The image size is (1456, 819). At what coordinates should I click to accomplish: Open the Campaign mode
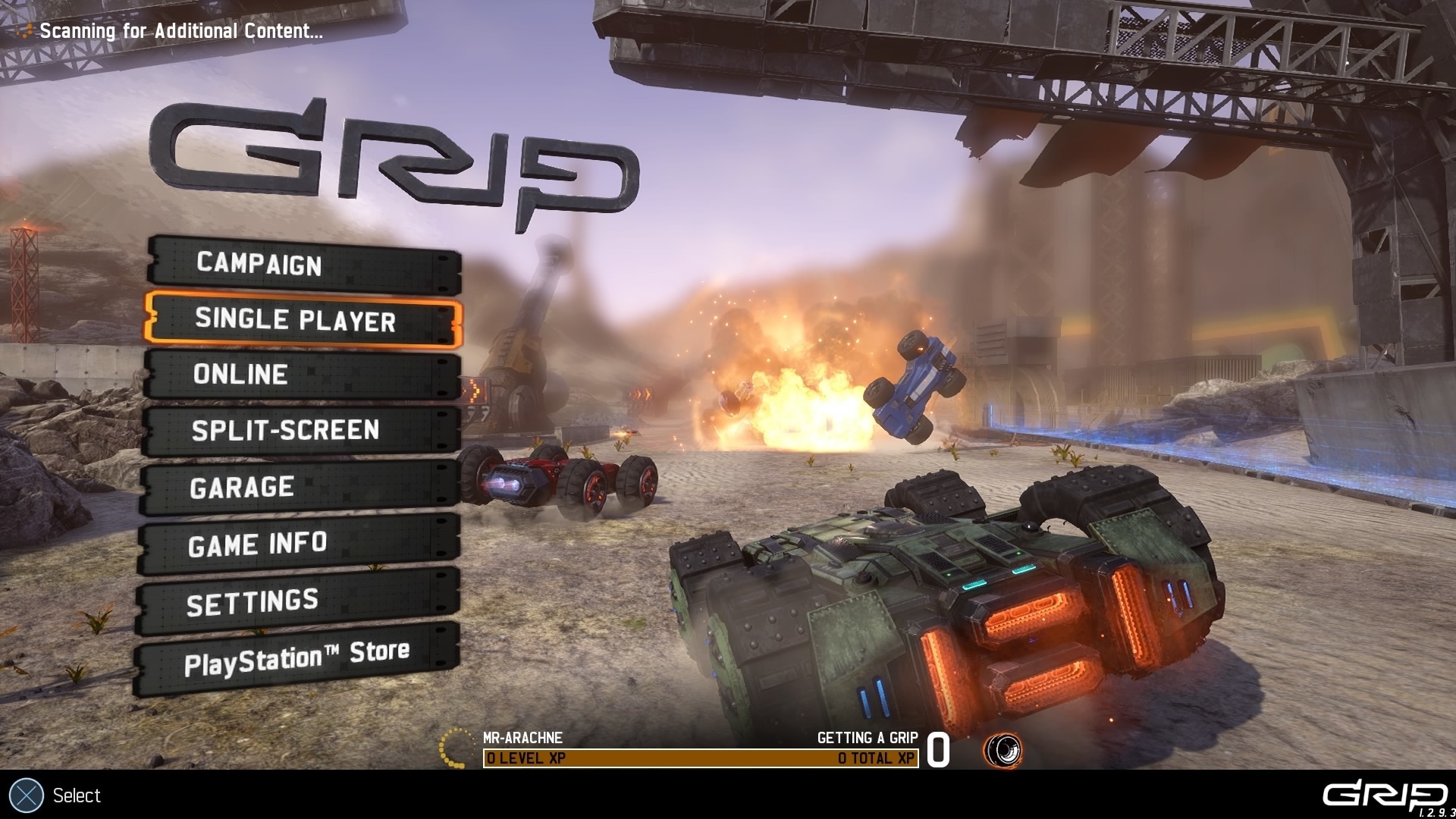coord(303,265)
